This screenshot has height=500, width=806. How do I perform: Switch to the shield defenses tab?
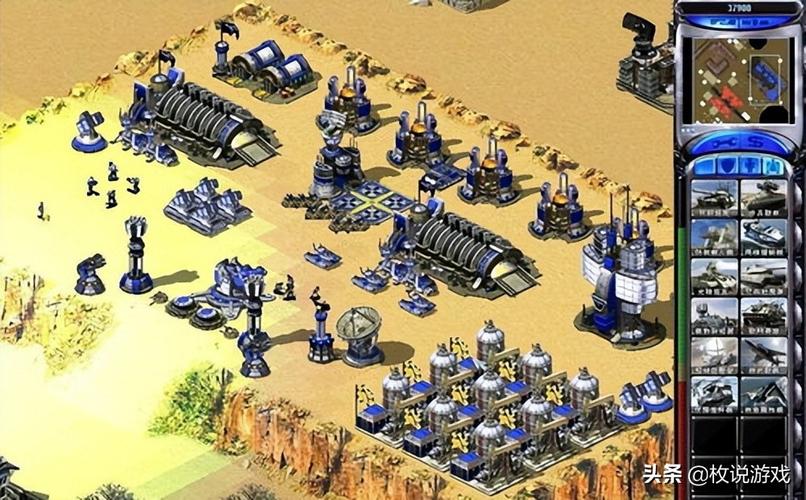coord(725,165)
